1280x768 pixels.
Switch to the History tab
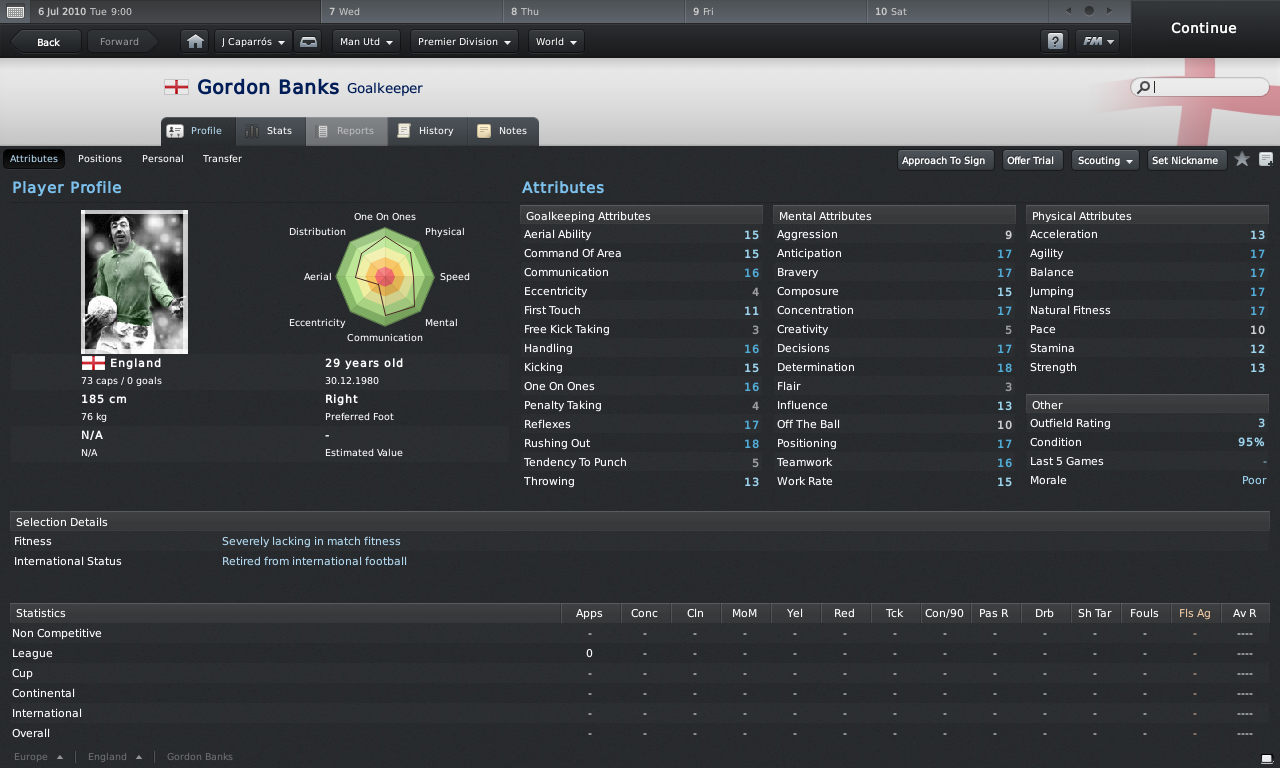coord(426,131)
